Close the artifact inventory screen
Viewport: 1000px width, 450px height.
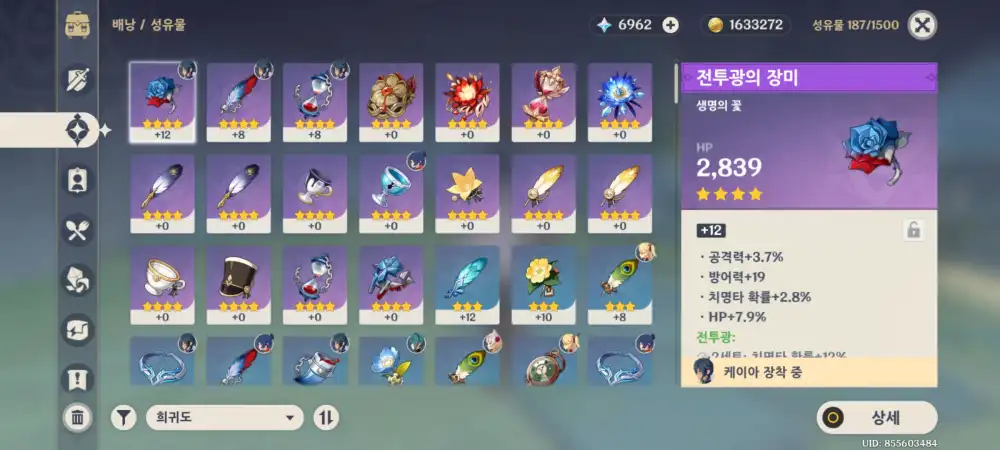click(922, 25)
